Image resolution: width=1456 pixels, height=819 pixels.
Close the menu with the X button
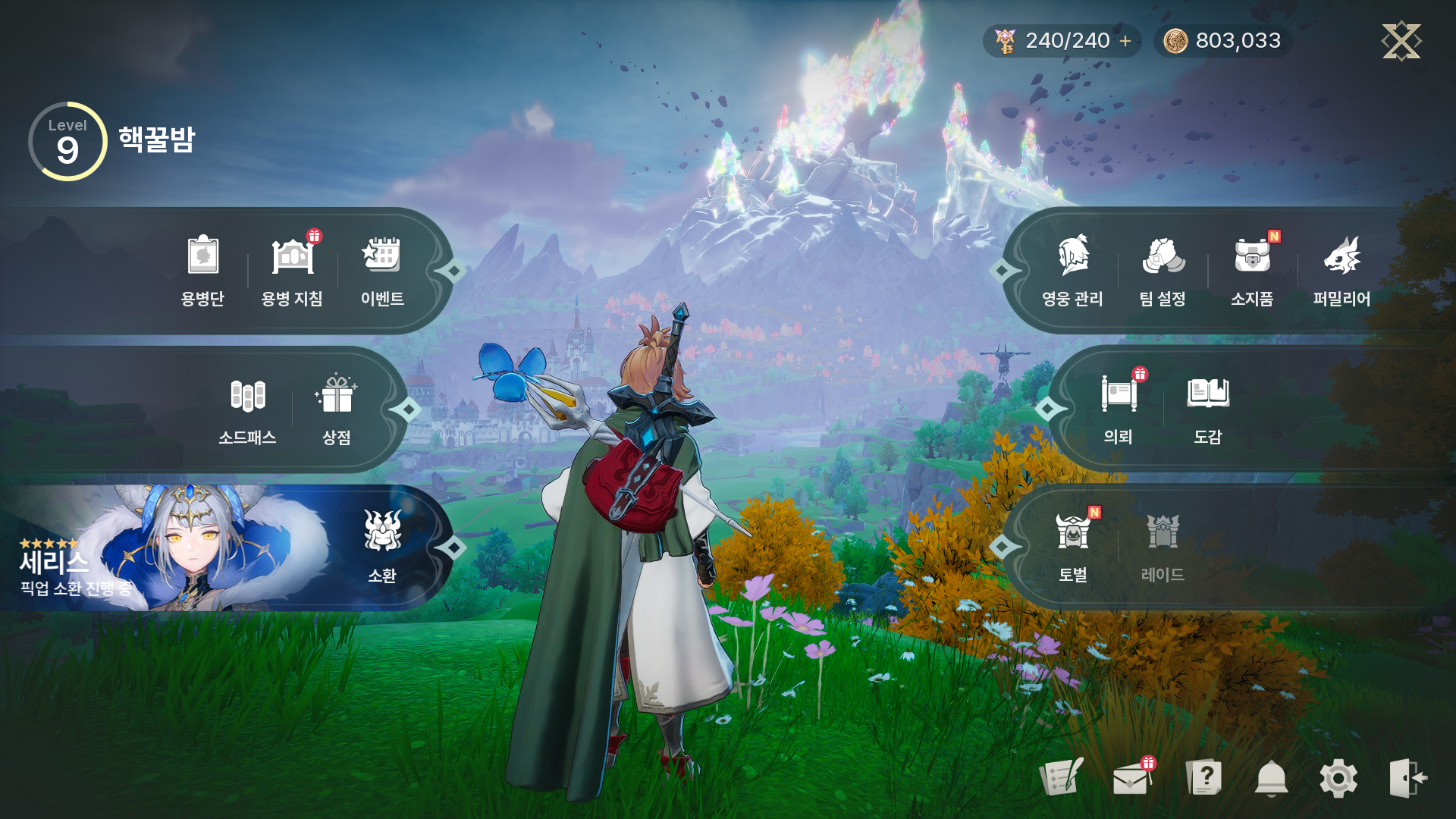(x=1401, y=41)
